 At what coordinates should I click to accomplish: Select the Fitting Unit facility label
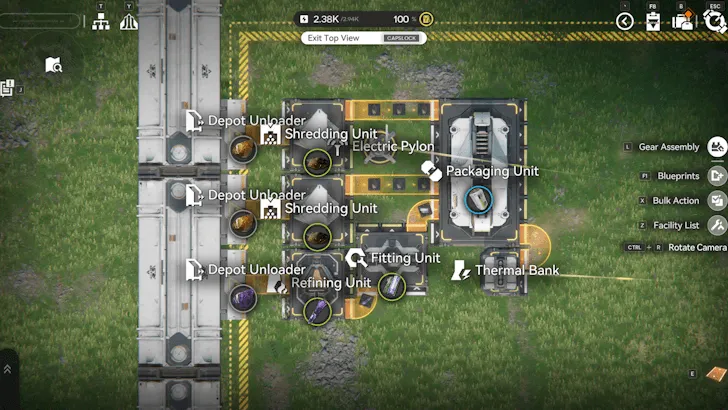404,258
